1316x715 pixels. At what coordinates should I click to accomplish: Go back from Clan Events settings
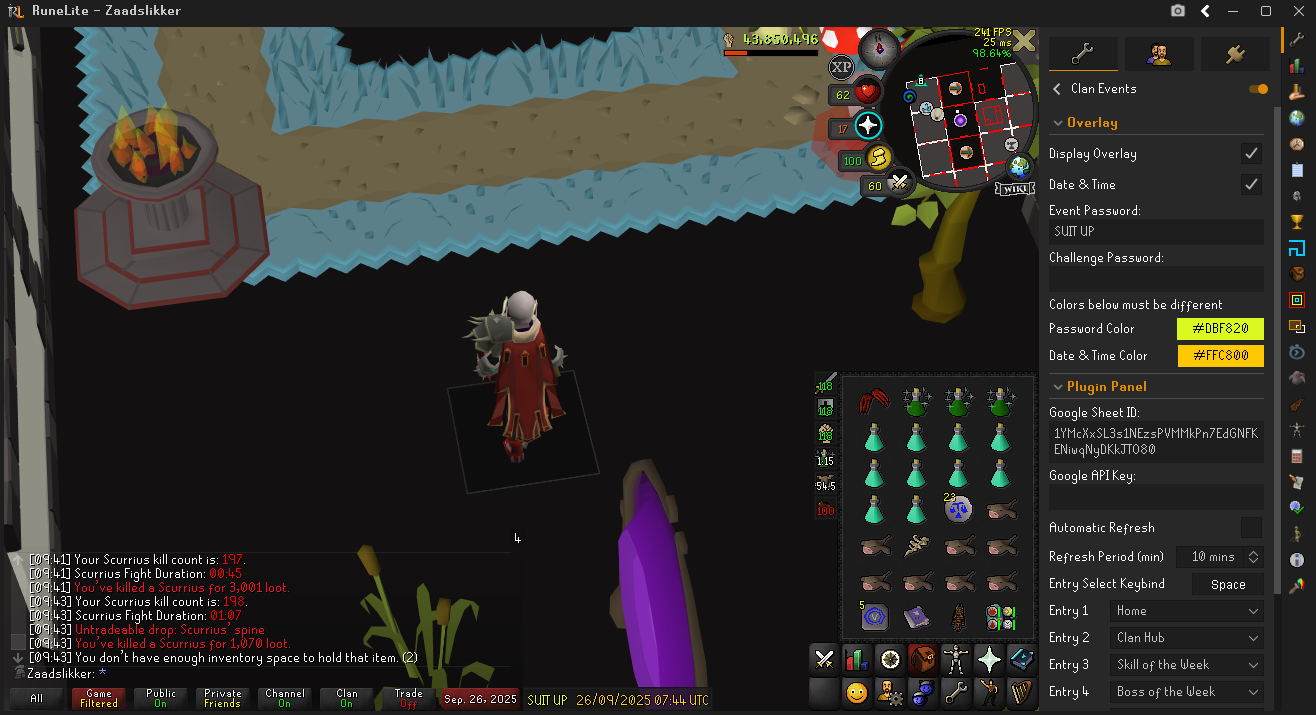(1057, 89)
